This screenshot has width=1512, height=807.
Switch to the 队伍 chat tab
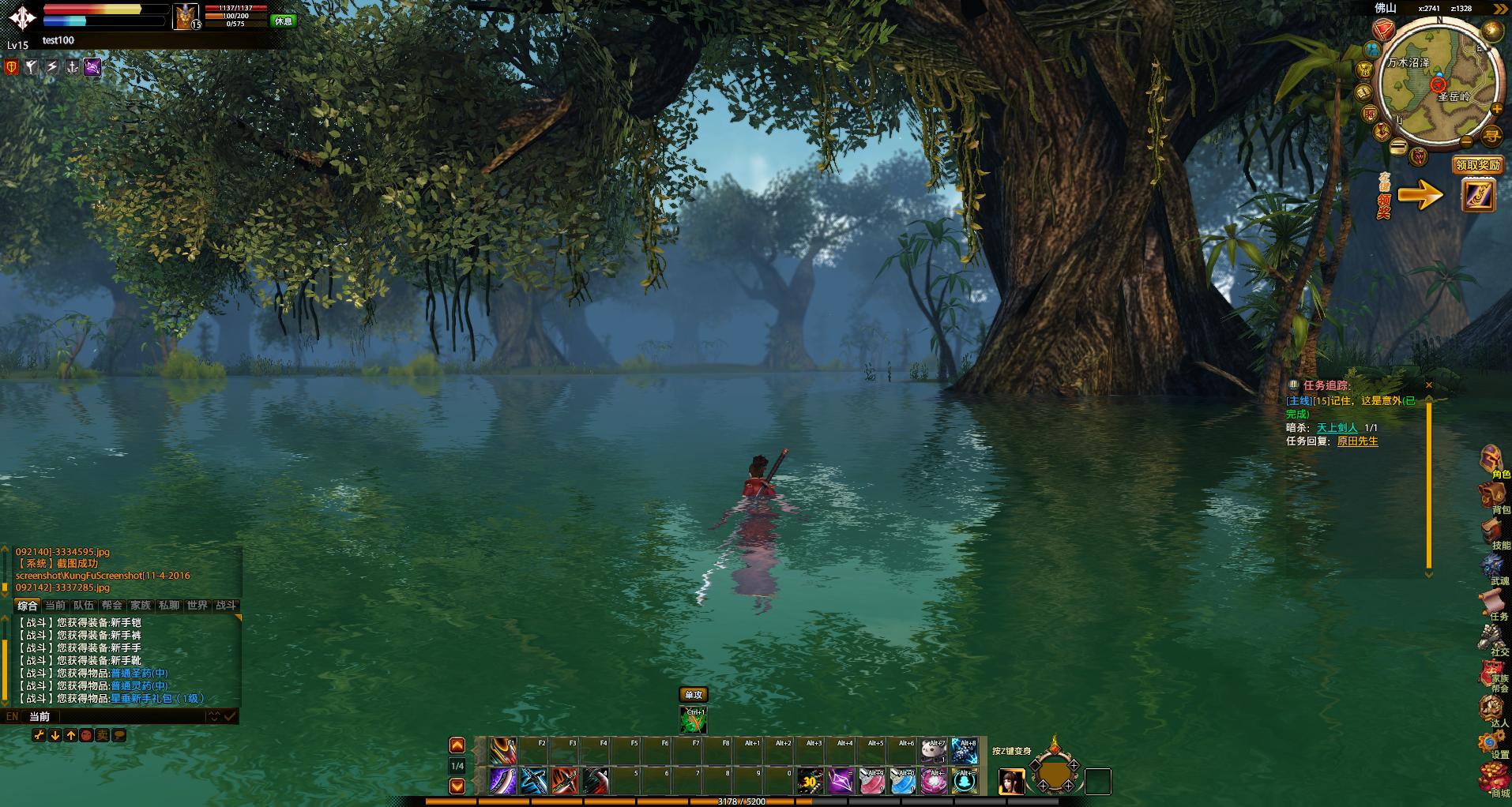pyautogui.click(x=84, y=606)
